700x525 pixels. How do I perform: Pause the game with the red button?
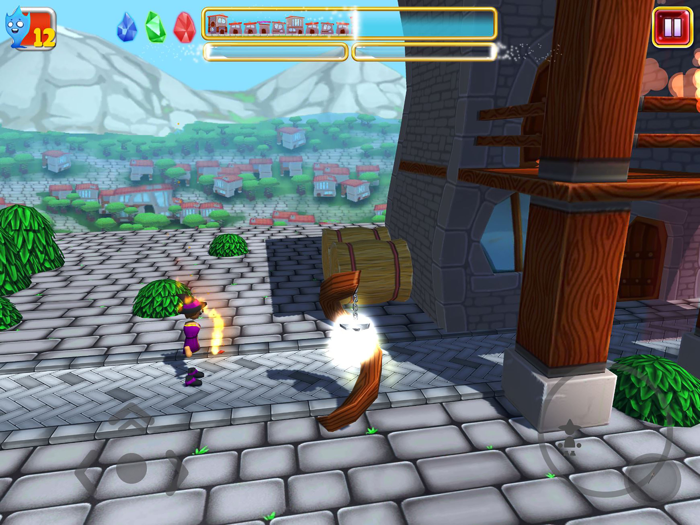pyautogui.click(x=671, y=27)
